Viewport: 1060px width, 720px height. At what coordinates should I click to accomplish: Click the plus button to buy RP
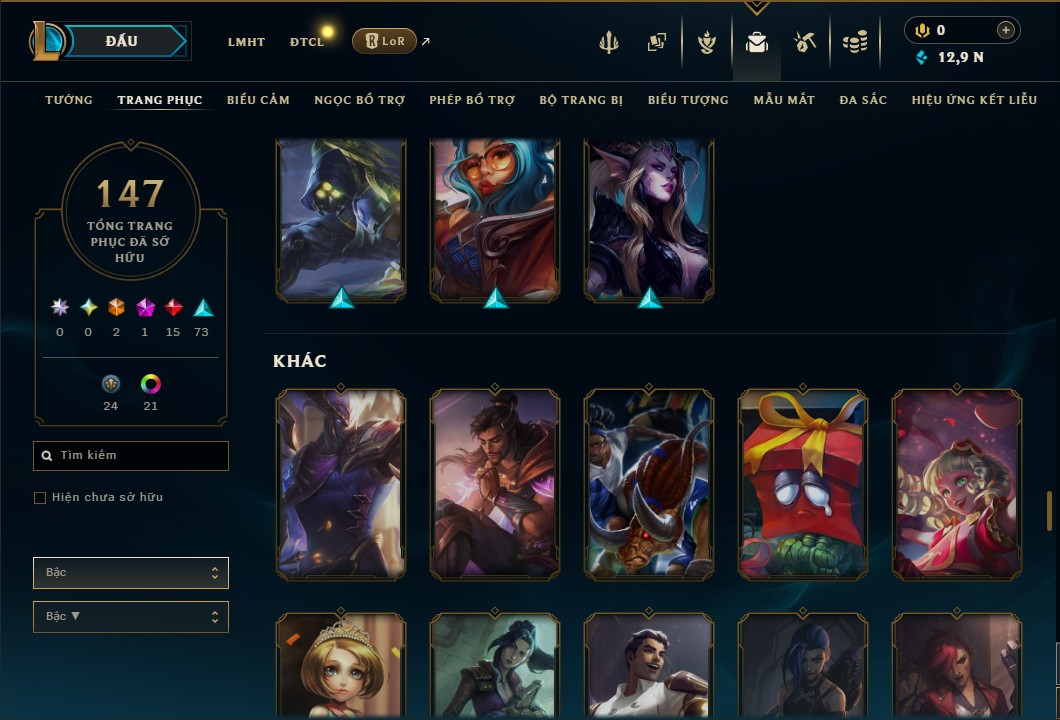[x=1006, y=30]
